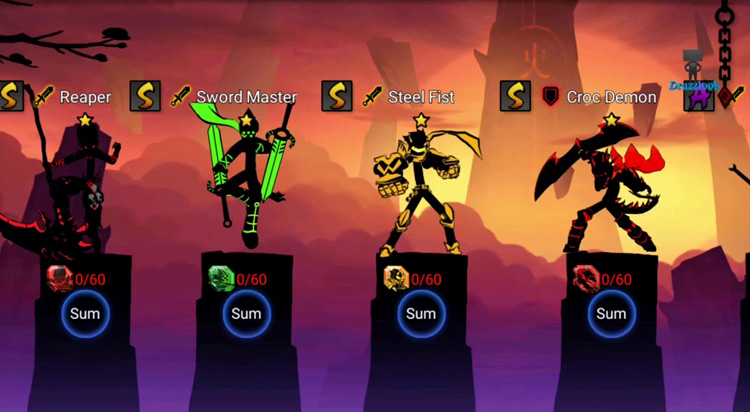Inspect the gold shard icon under Steel Fist
Screen dimensions: 750x412
[396, 278]
